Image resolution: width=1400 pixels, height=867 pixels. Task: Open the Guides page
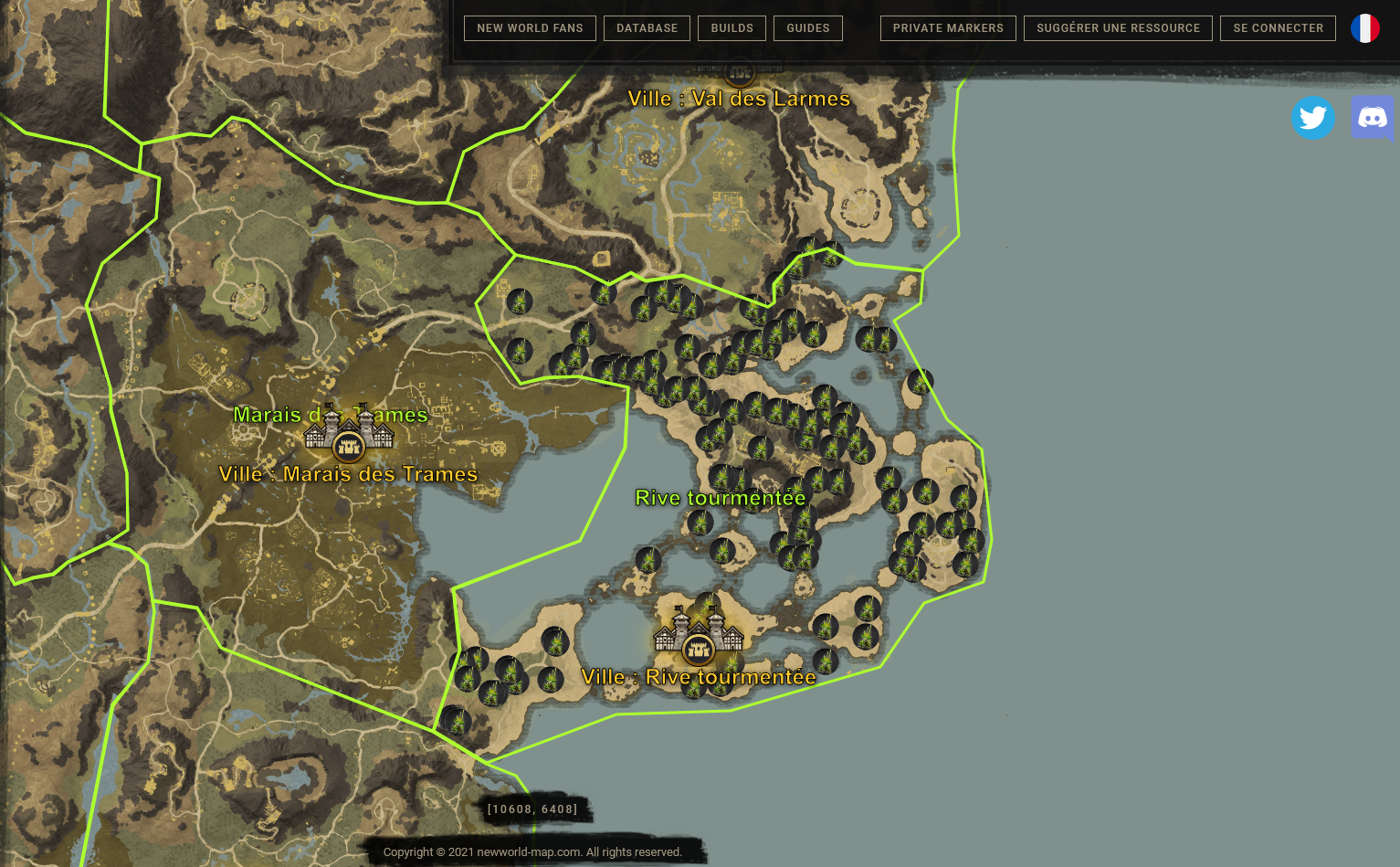(x=808, y=28)
